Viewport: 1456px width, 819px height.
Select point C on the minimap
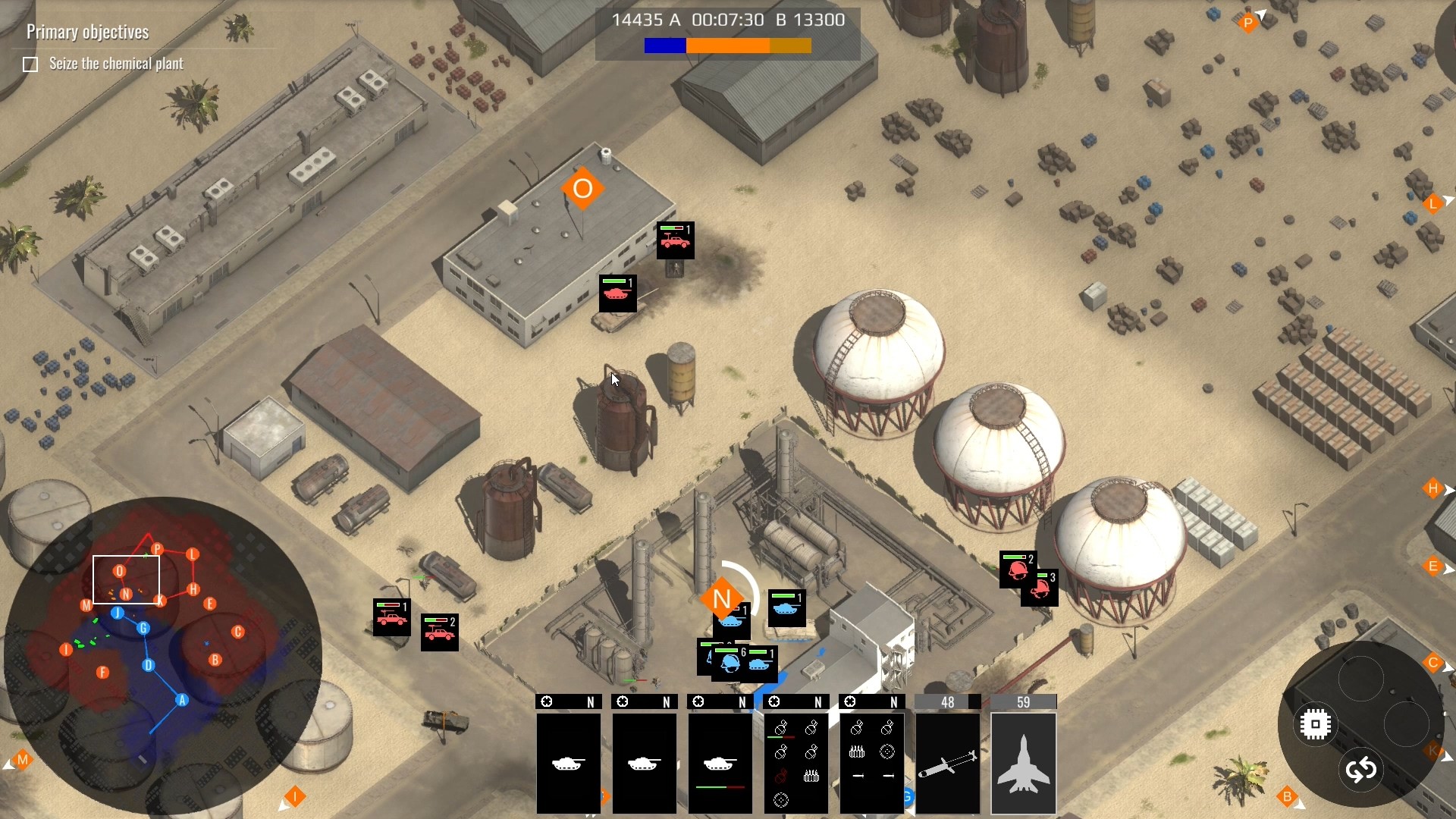click(x=238, y=632)
